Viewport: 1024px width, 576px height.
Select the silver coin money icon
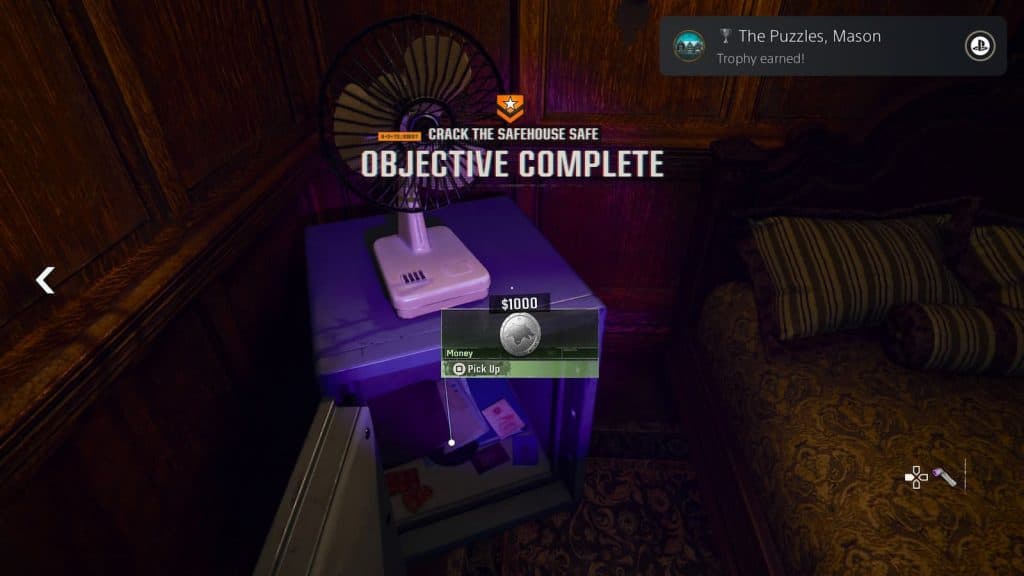[x=520, y=334]
